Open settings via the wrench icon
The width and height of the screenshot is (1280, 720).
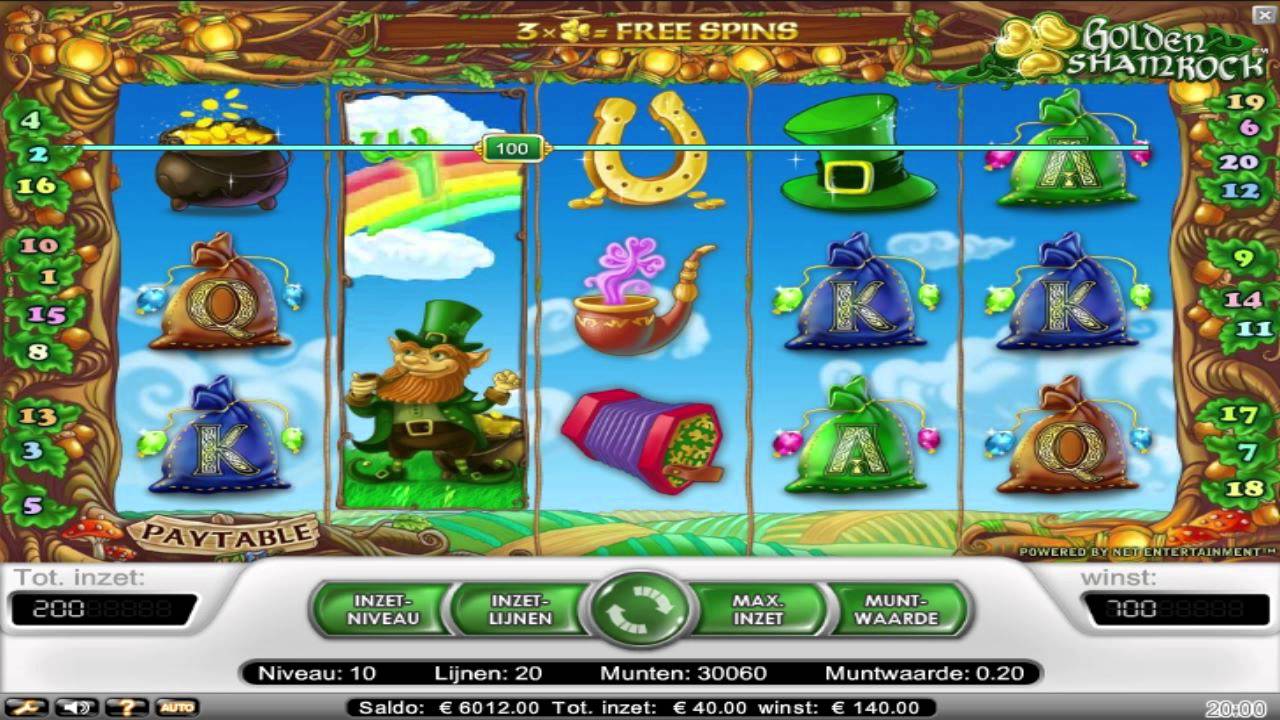tap(26, 708)
